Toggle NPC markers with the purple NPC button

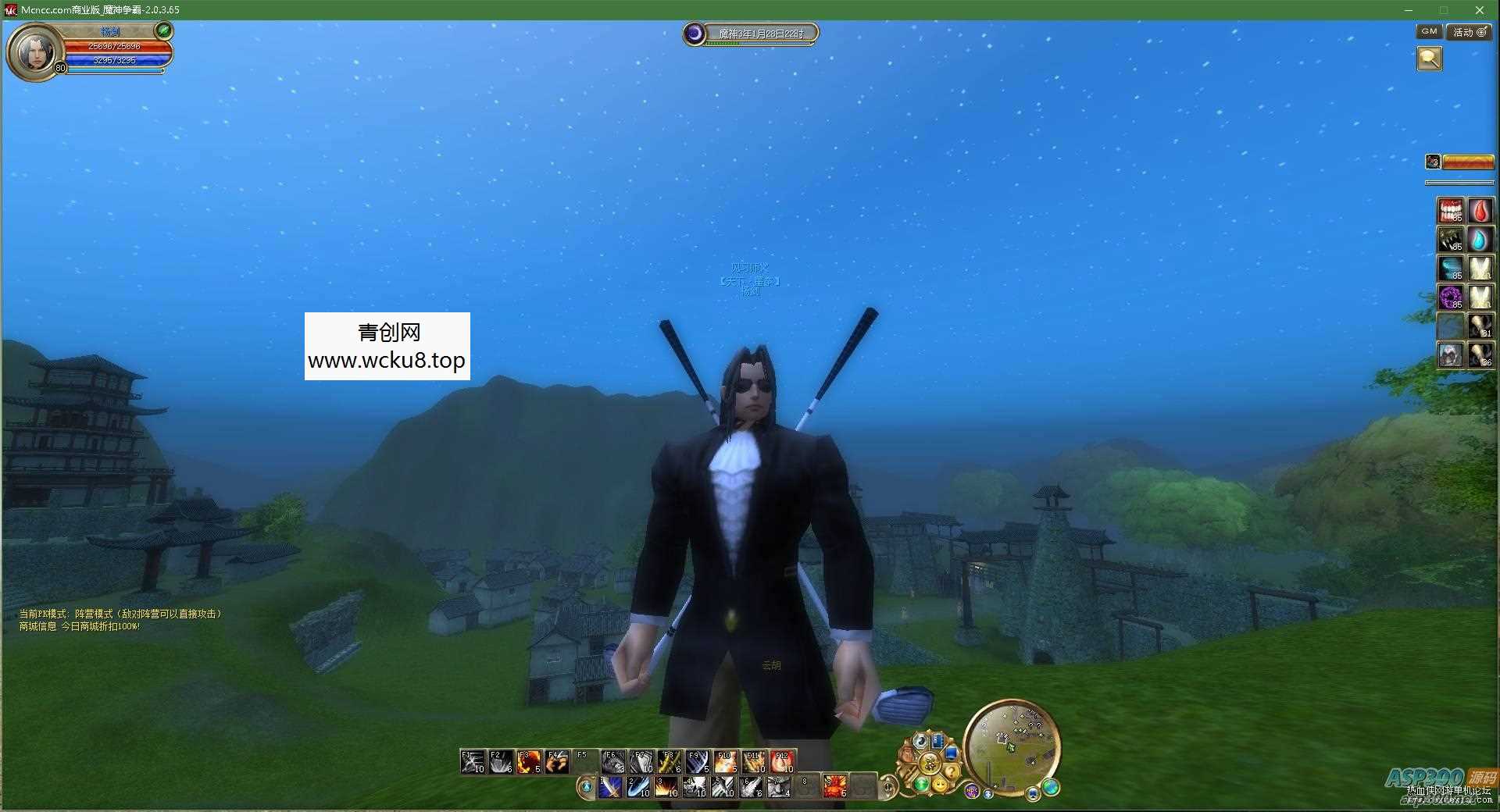[972, 790]
